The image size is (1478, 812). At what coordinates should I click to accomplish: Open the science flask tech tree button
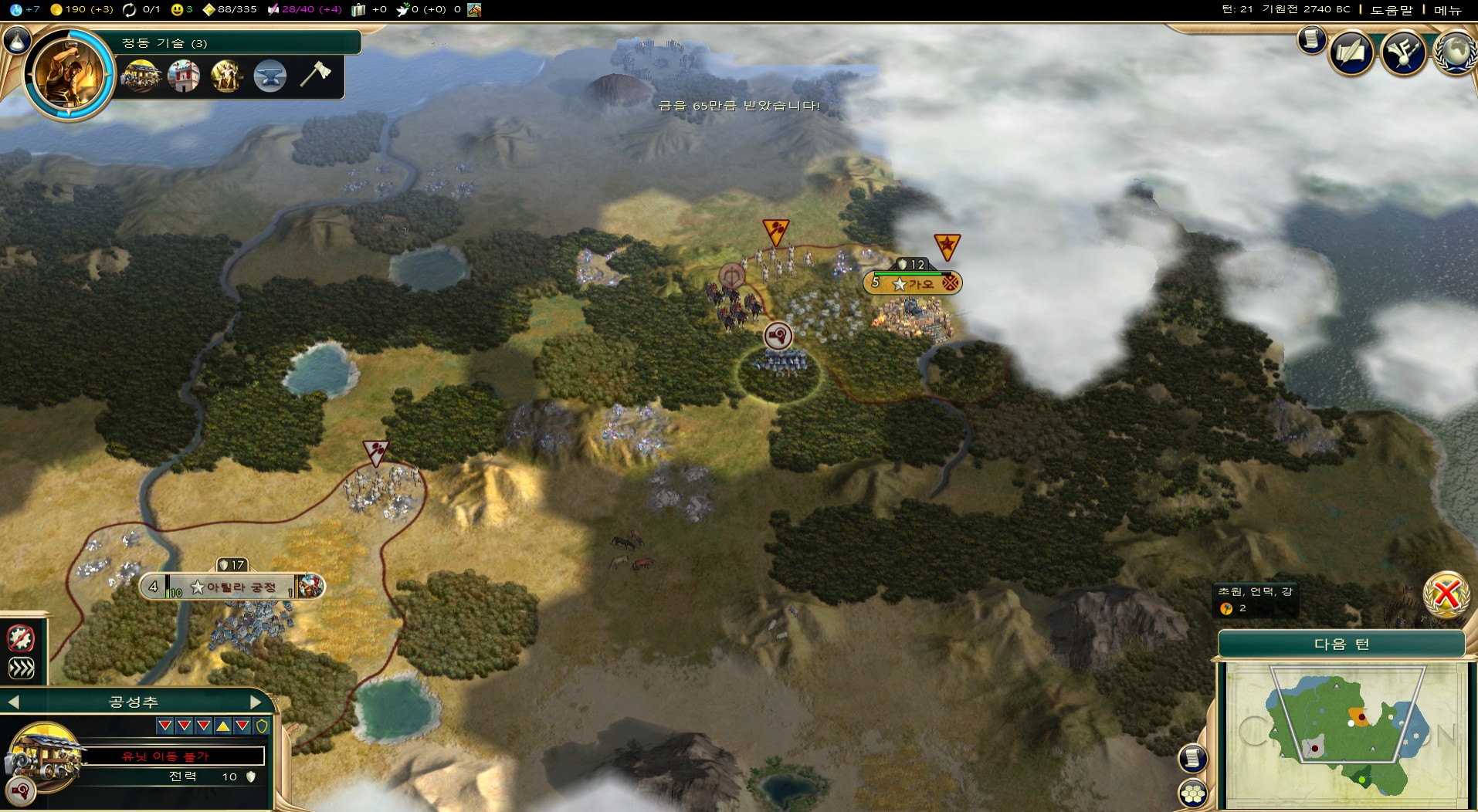coord(15,40)
